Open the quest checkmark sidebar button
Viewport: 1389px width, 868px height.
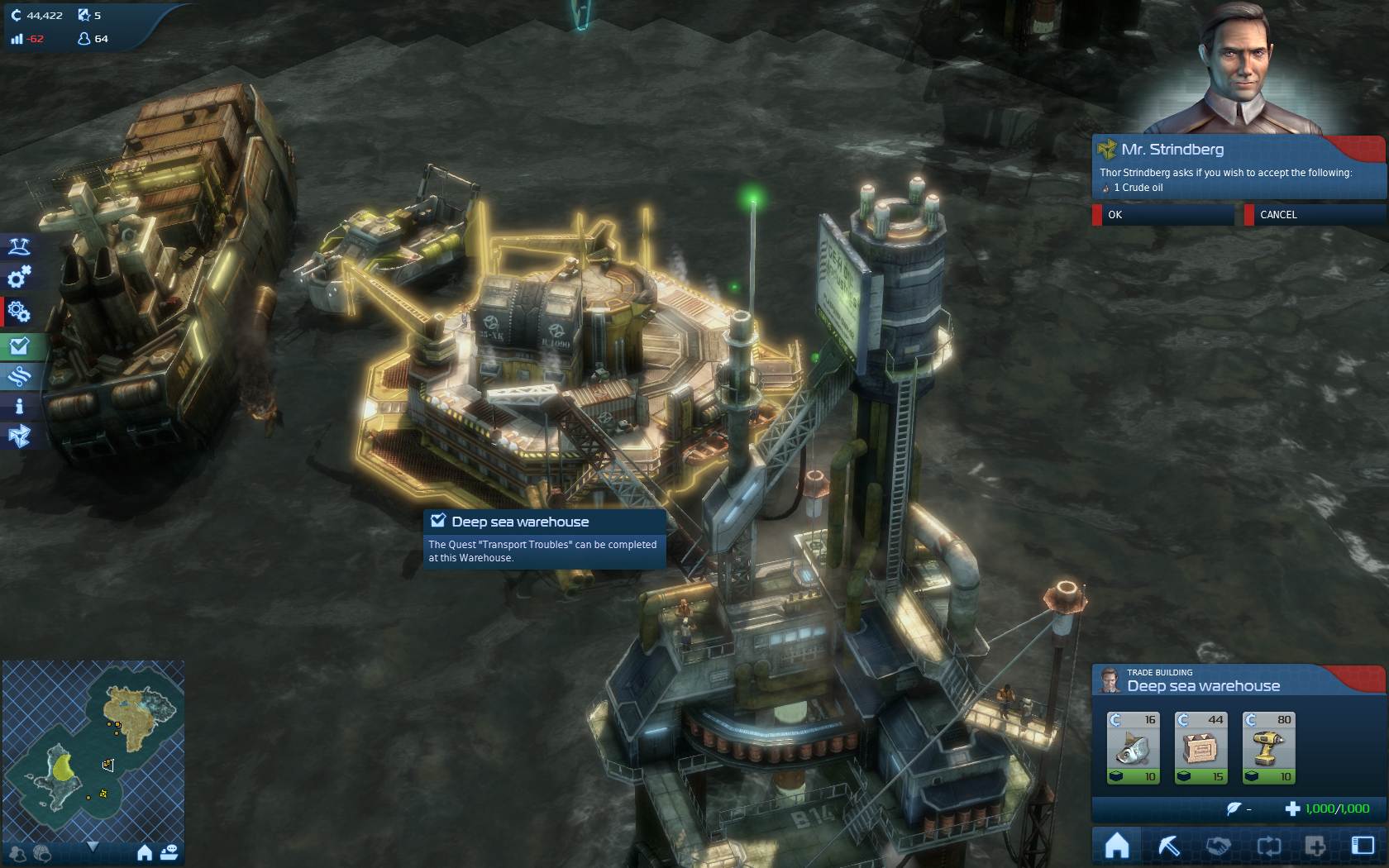[x=19, y=346]
